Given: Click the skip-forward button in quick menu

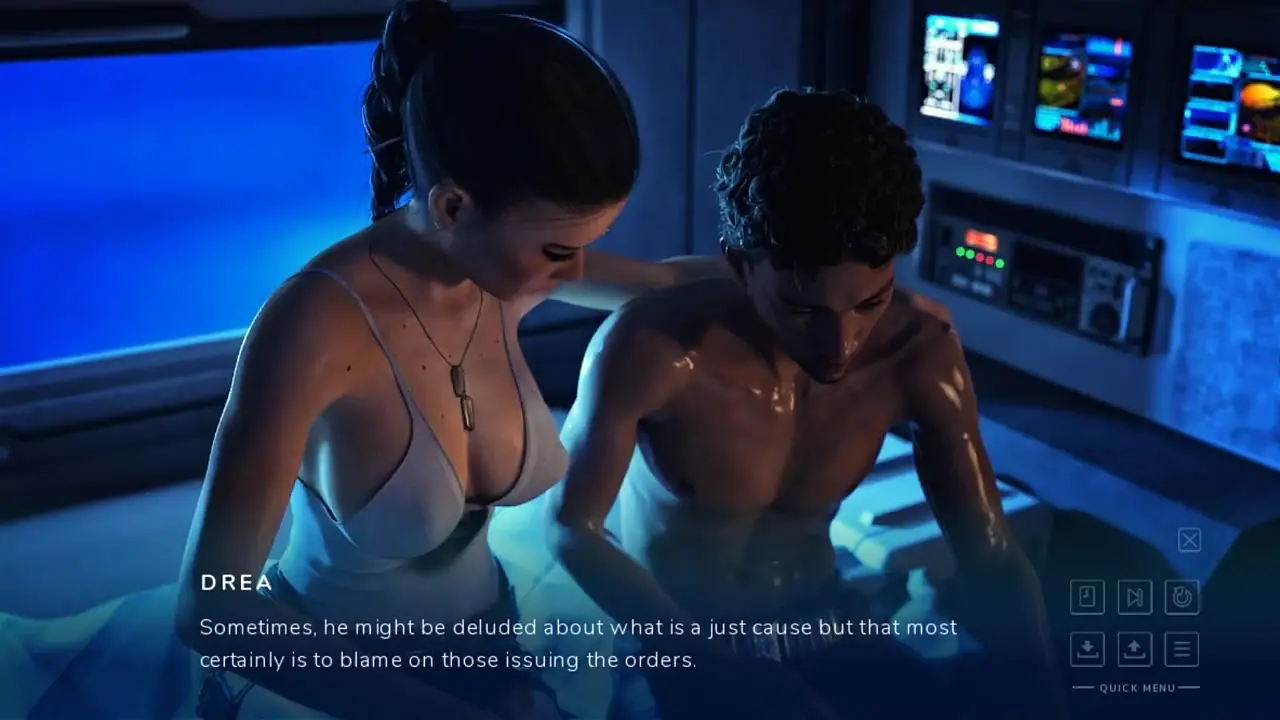Looking at the screenshot, I should click(1135, 597).
